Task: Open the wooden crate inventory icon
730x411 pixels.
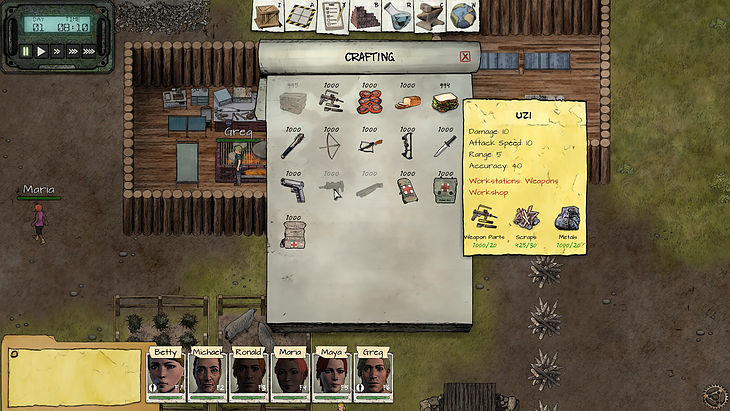Action: click(267, 16)
